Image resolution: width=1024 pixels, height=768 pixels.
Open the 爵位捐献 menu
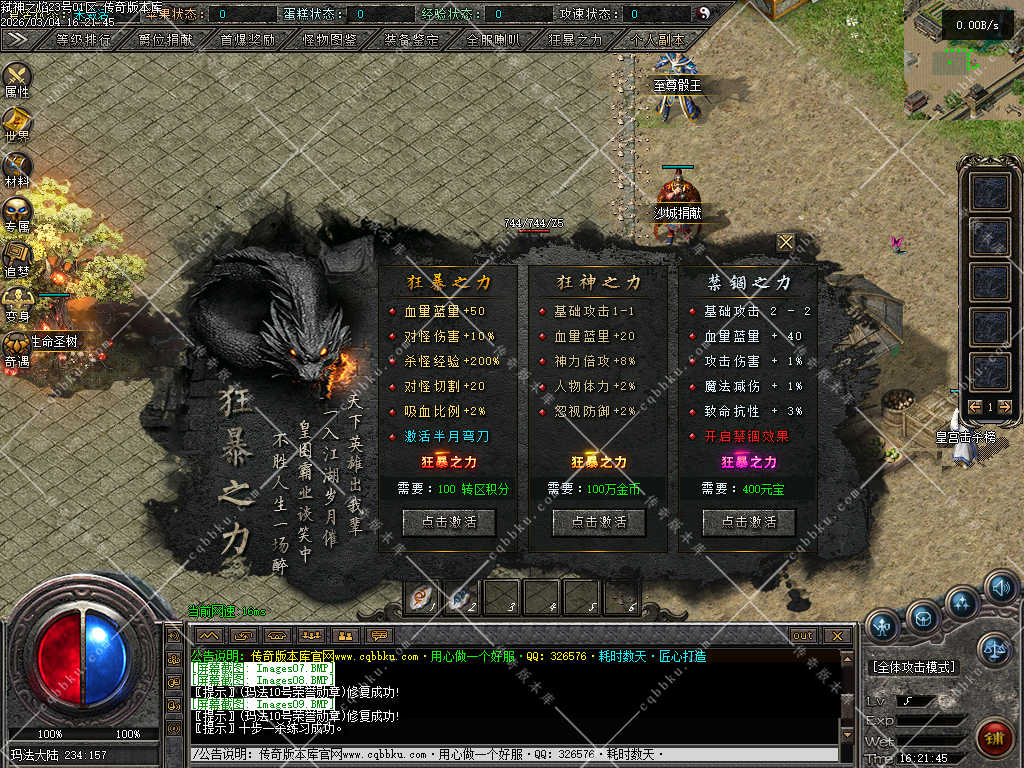click(166, 40)
